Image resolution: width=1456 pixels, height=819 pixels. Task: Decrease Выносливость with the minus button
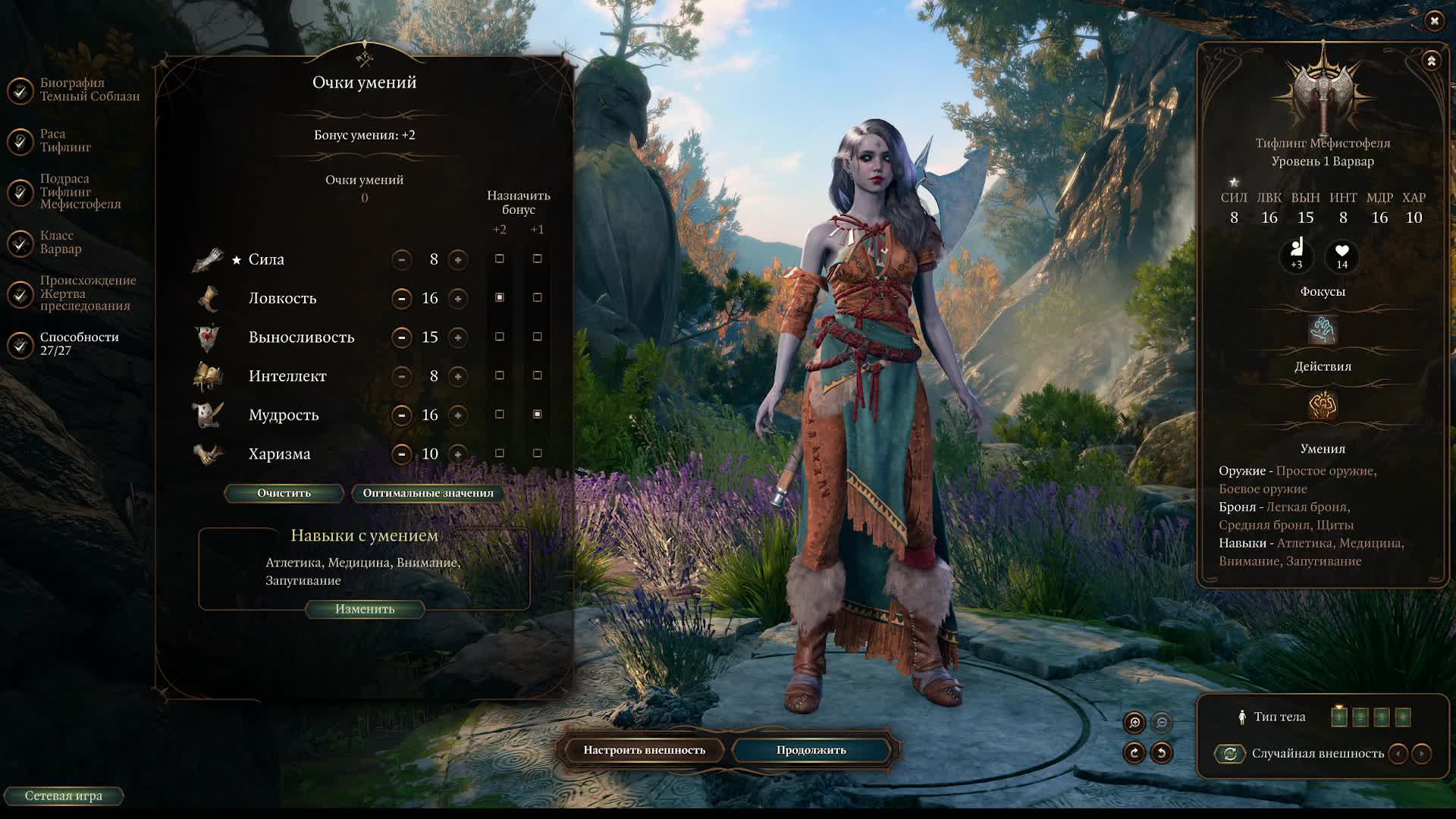coord(401,337)
